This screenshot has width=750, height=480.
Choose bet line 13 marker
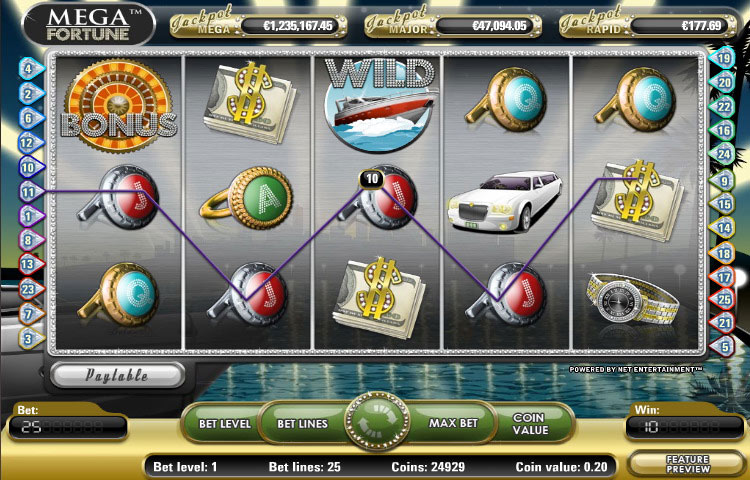coord(28,265)
